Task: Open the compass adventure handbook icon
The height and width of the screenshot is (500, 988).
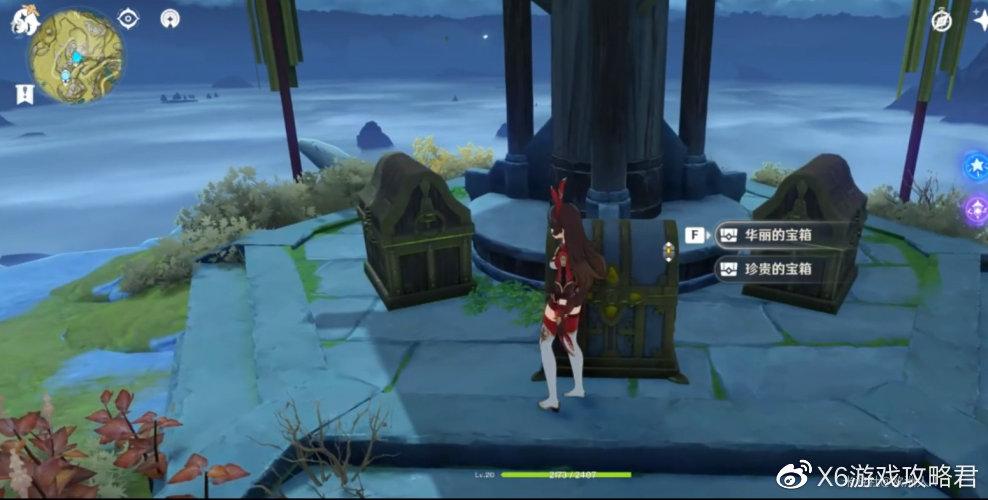Action: pos(942,21)
